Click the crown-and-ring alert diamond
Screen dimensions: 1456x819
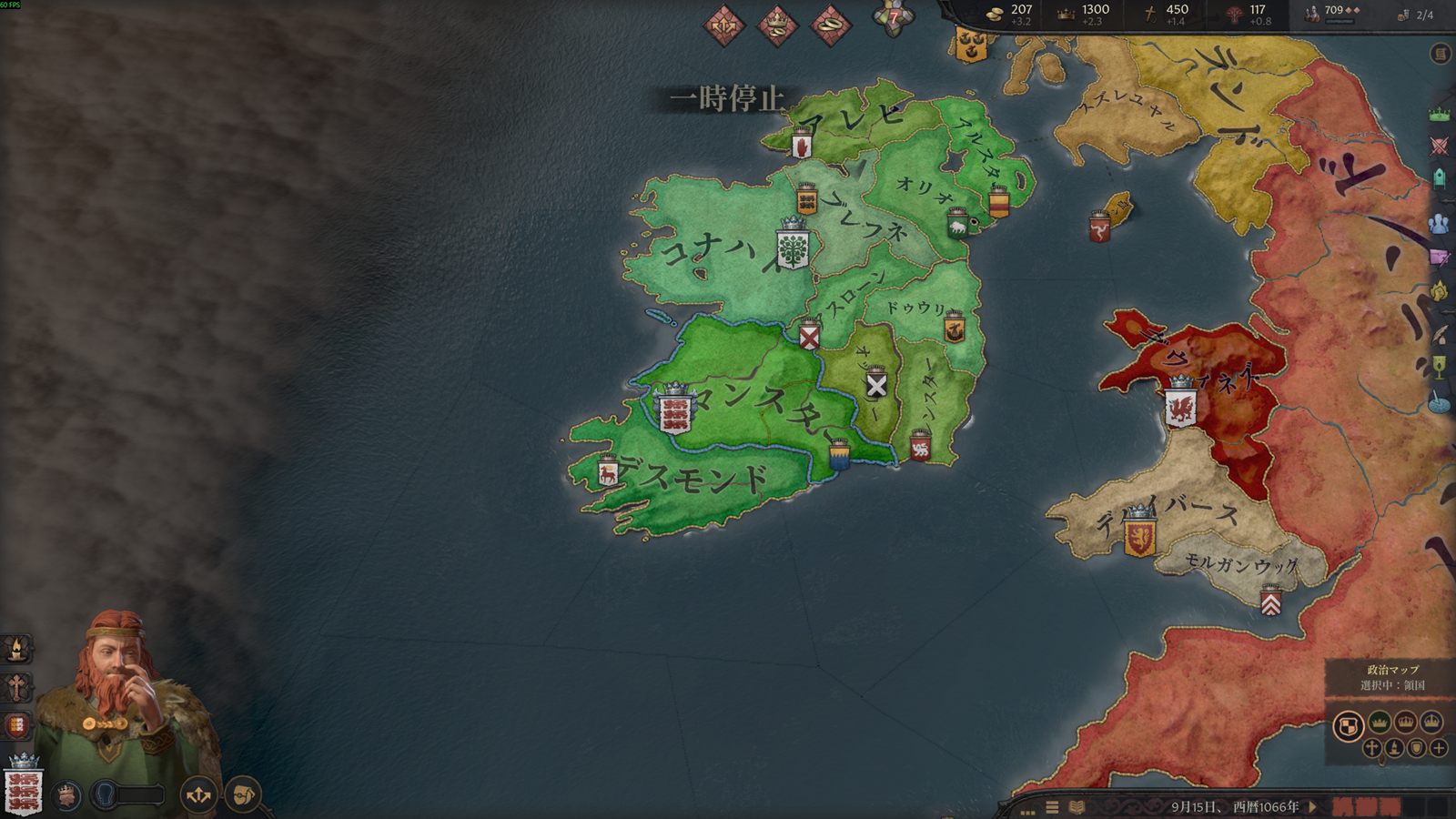(x=778, y=25)
